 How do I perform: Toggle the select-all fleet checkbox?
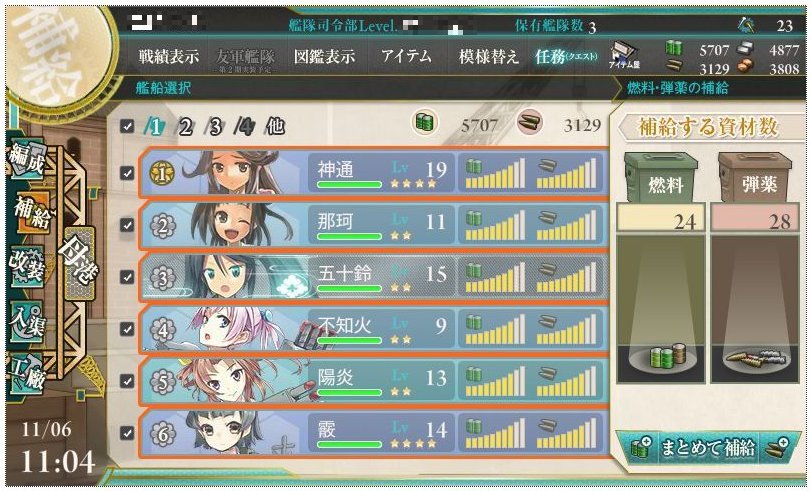coord(125,127)
